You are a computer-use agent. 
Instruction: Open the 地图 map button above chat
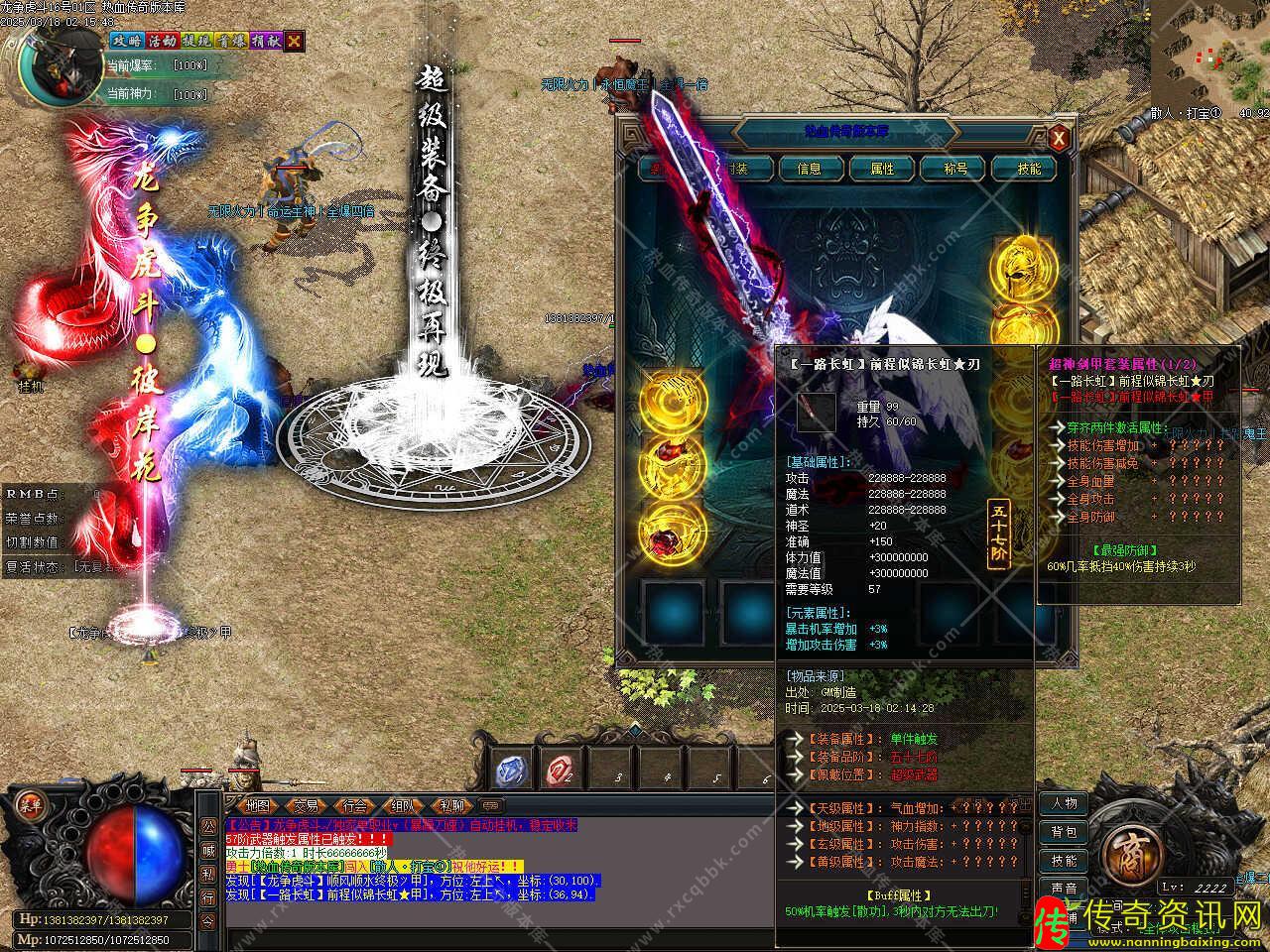click(257, 805)
